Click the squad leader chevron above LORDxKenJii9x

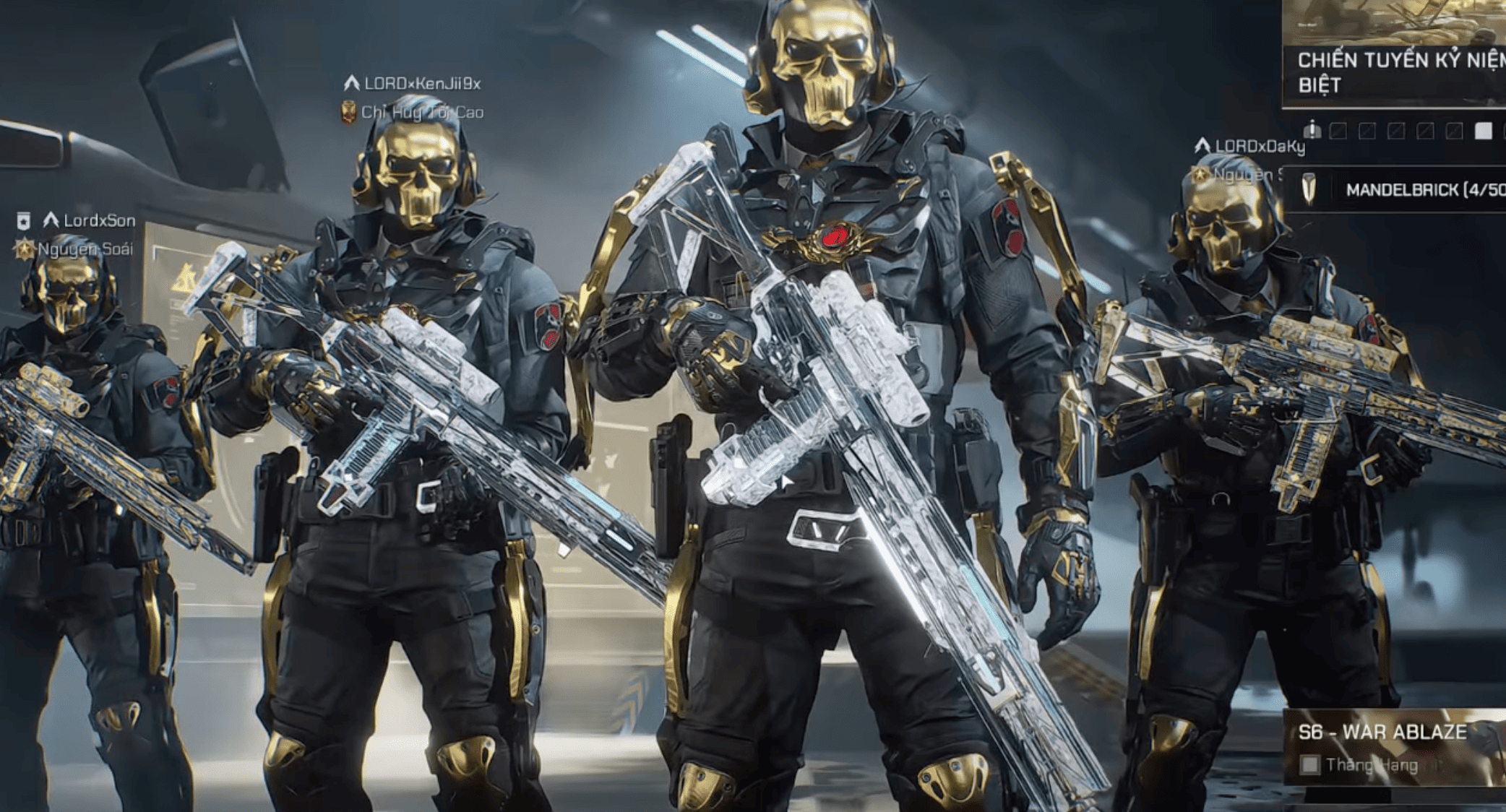click(351, 83)
